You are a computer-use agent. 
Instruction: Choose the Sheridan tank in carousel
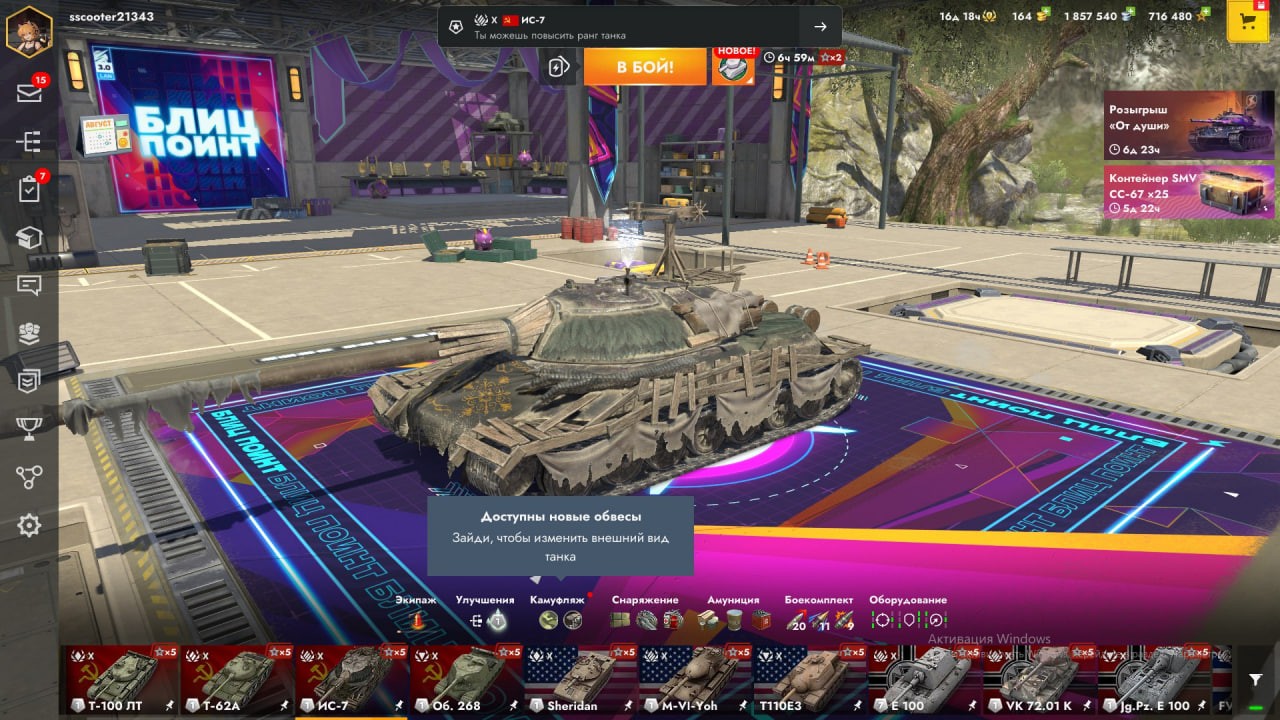[x=580, y=679]
